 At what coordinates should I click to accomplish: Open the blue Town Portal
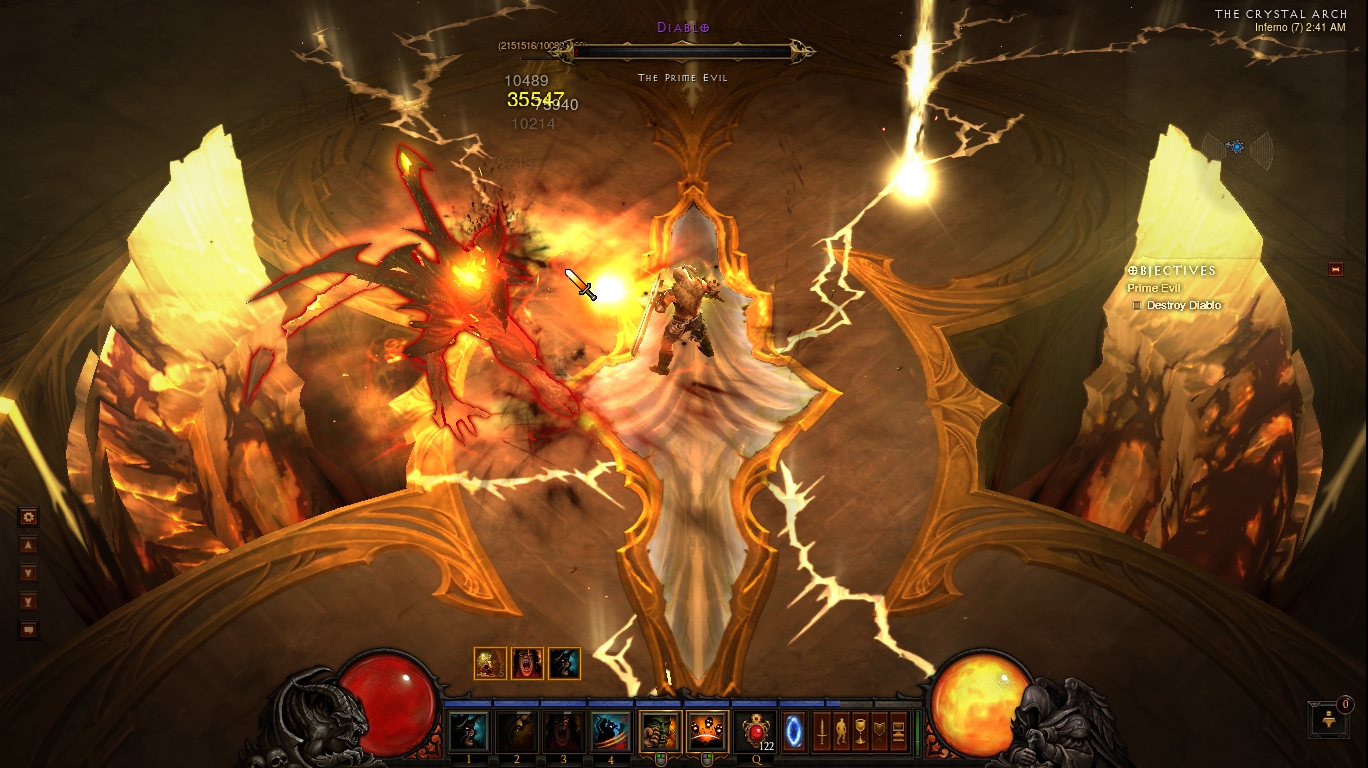[794, 730]
